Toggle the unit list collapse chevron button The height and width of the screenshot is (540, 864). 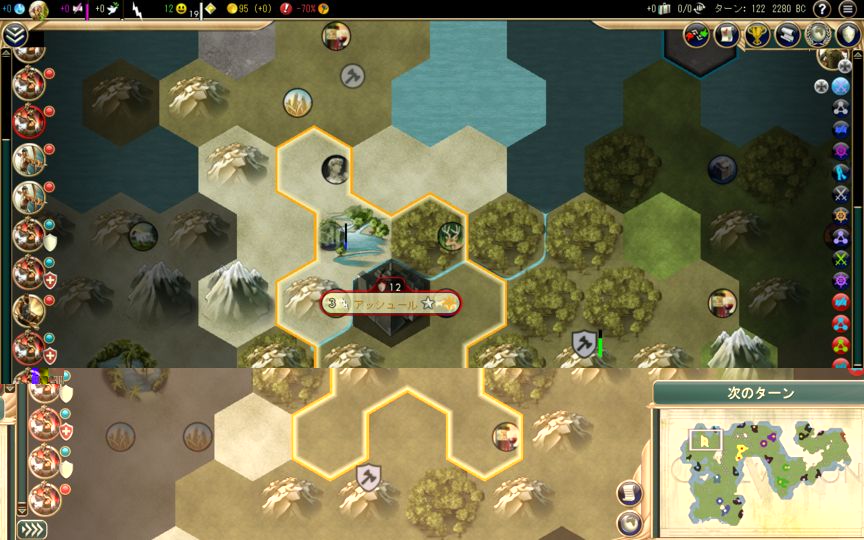point(14,35)
